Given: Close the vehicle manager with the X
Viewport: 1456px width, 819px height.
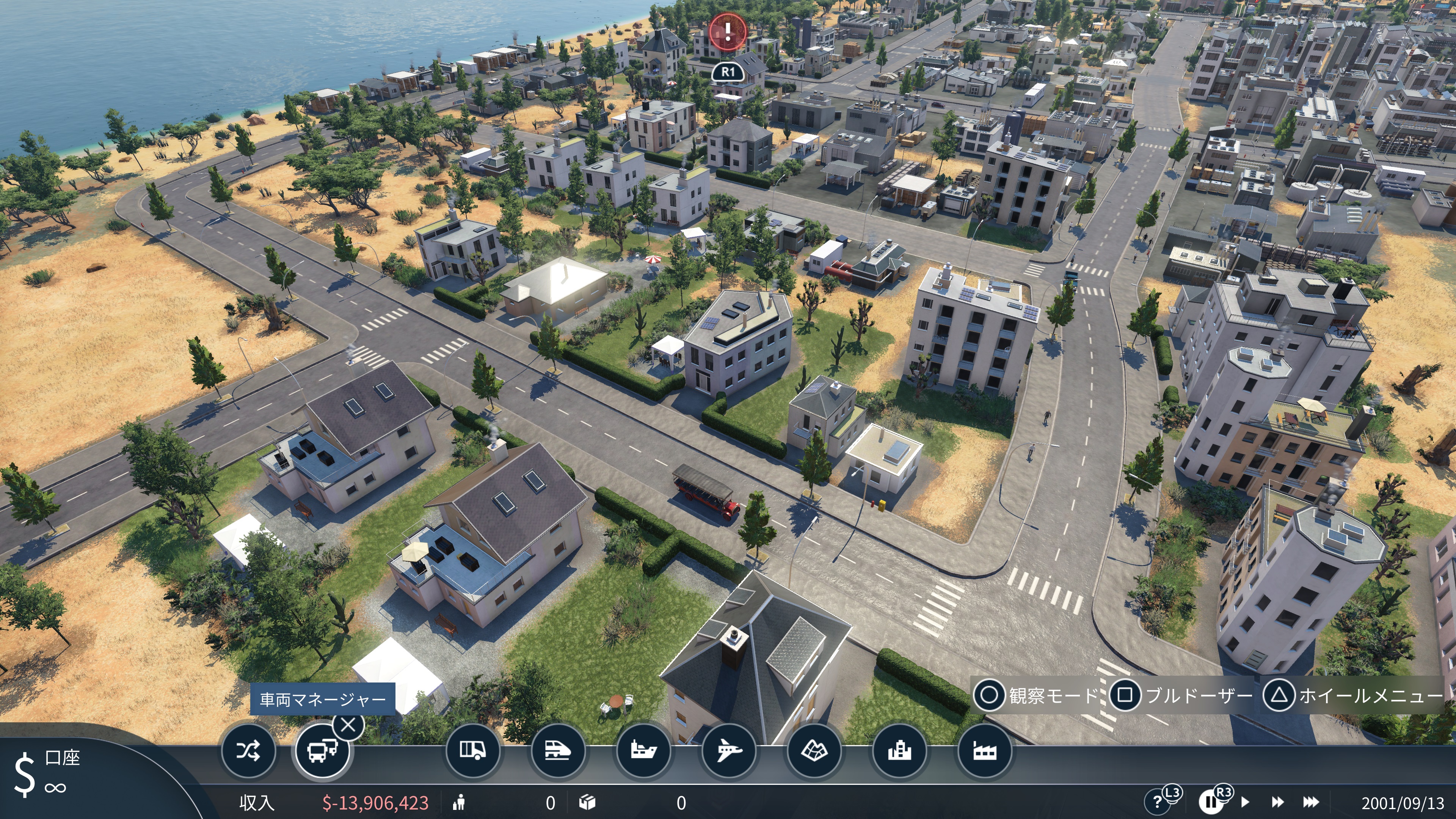Looking at the screenshot, I should tap(348, 725).
